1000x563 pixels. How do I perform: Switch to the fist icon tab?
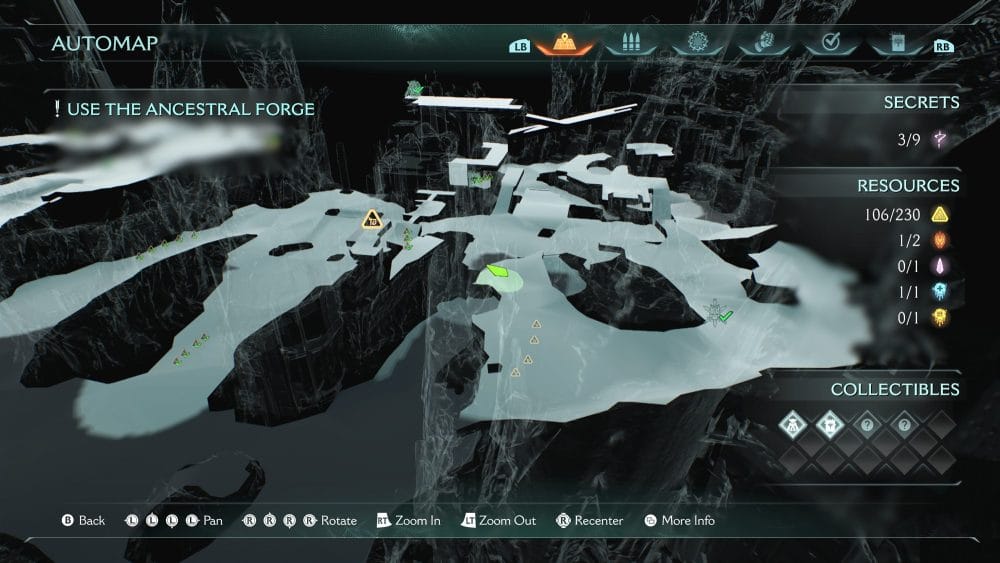tap(762, 44)
